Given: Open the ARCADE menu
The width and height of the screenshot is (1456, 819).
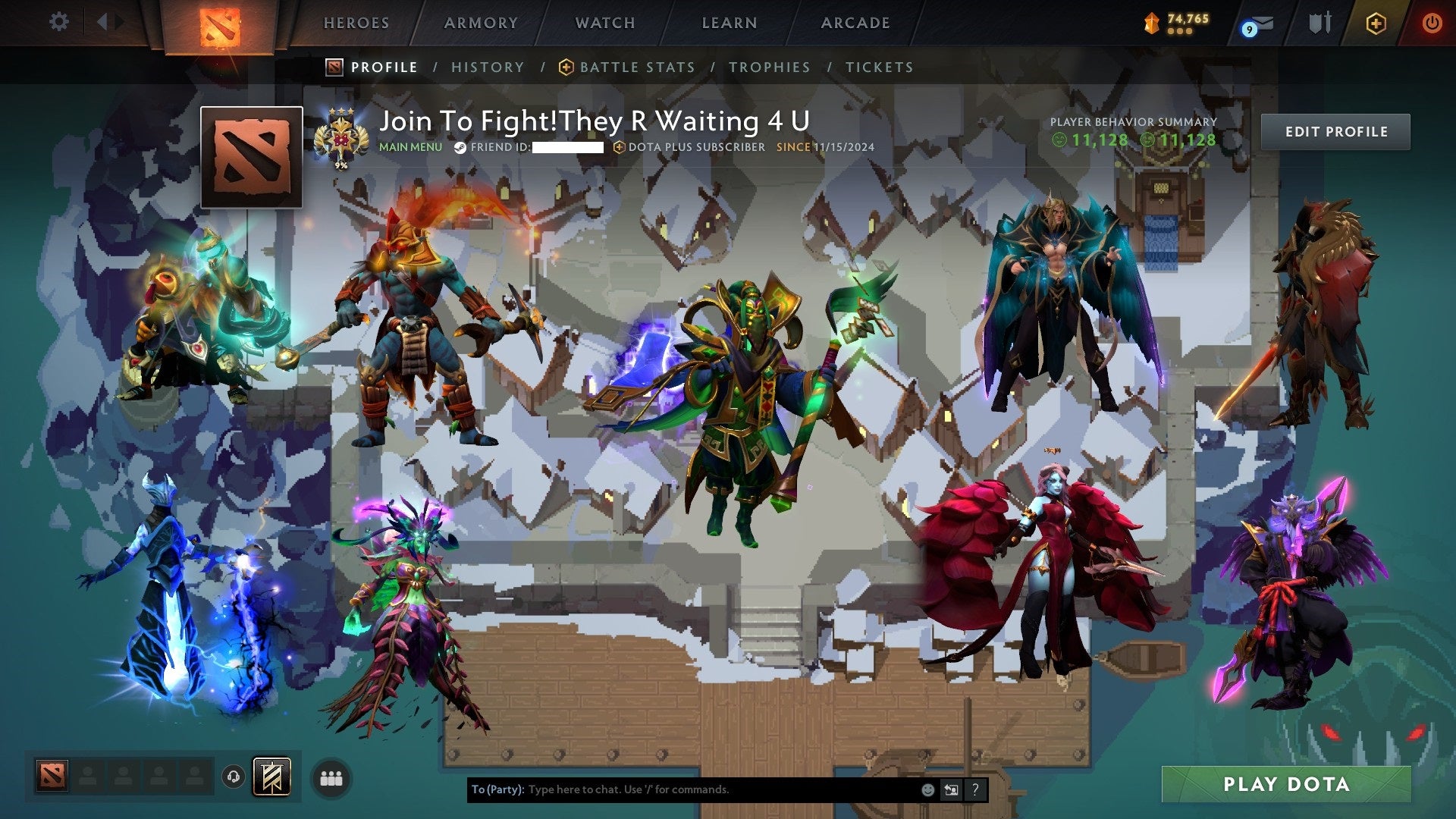Looking at the screenshot, I should click(855, 23).
